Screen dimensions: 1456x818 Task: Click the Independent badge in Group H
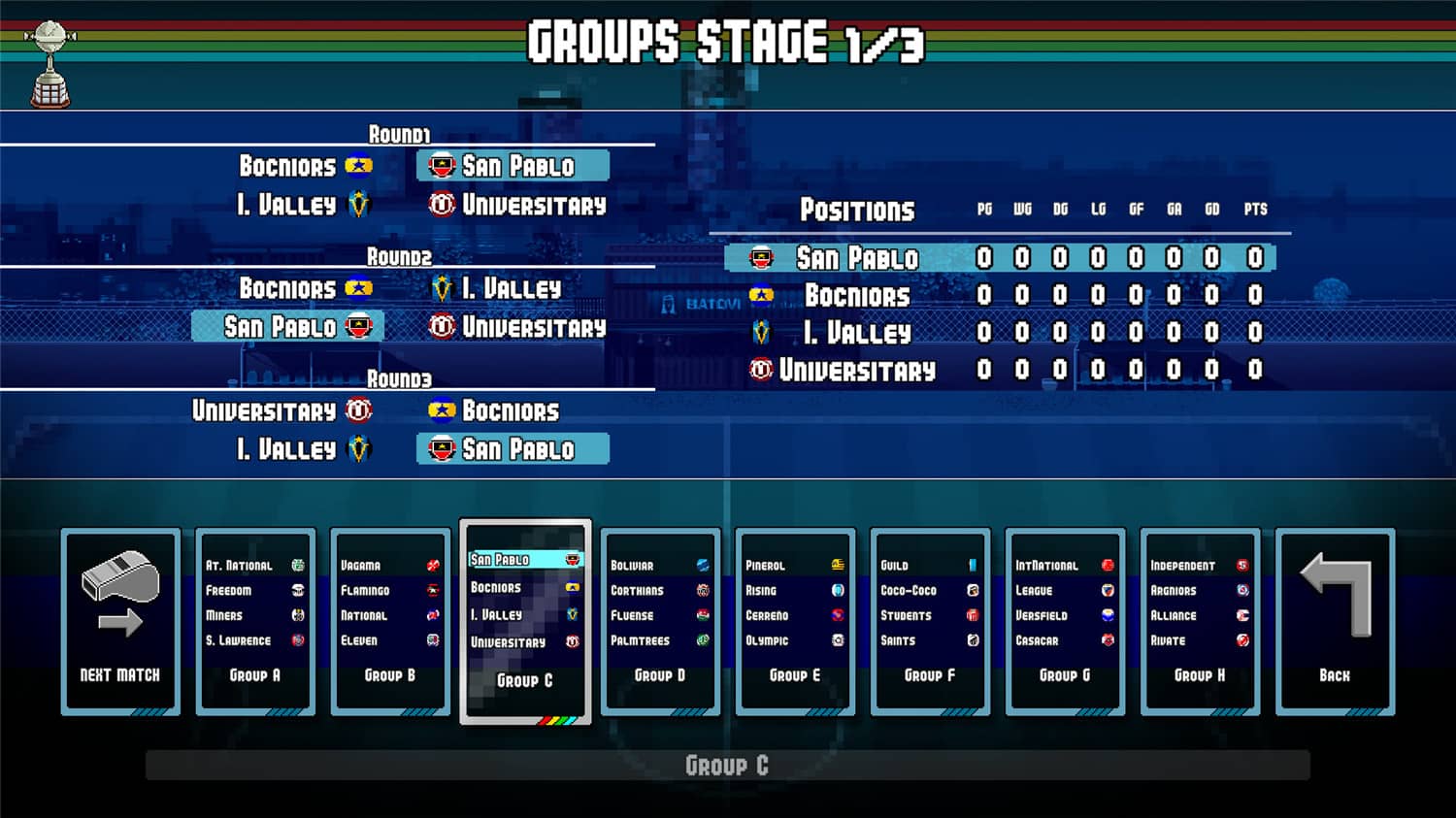pos(1243,564)
